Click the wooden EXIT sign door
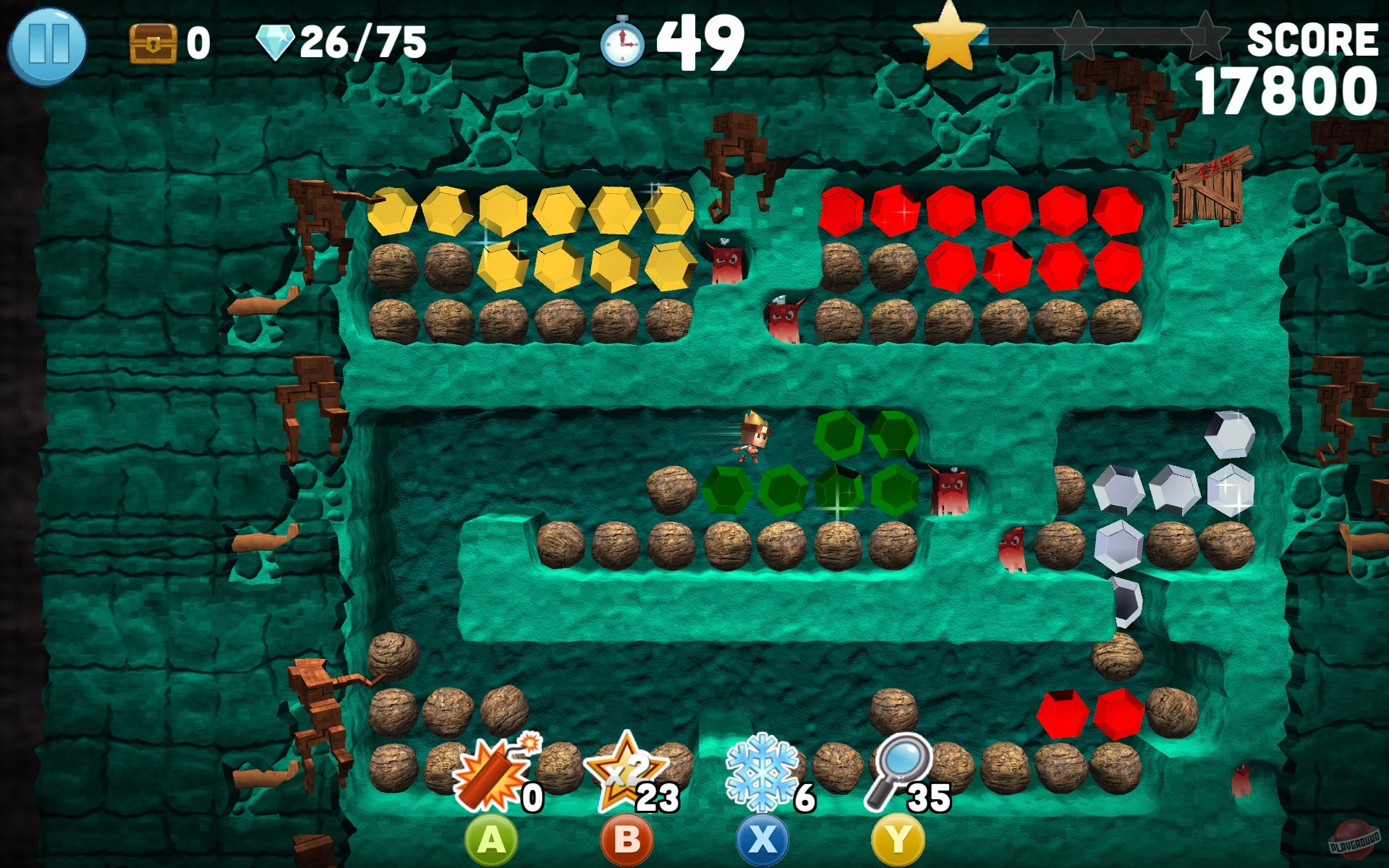Image resolution: width=1389 pixels, height=868 pixels. (1208, 190)
